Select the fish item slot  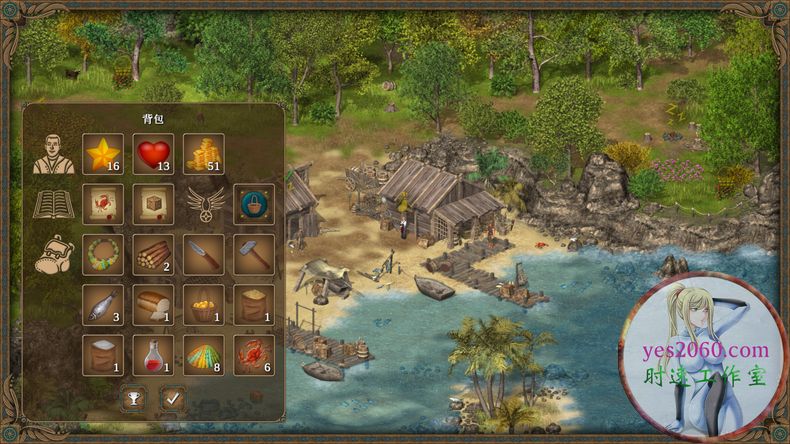coord(103,304)
